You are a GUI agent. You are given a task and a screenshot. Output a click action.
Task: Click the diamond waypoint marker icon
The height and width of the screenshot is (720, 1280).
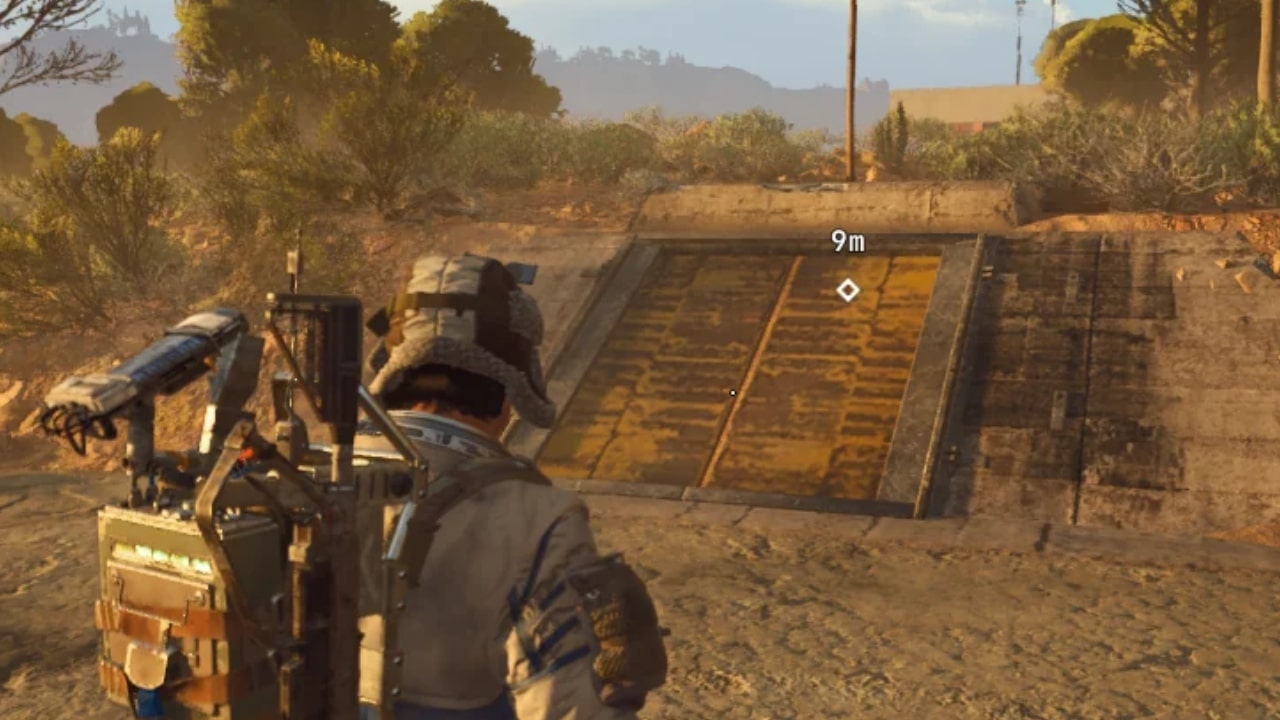pyautogui.click(x=849, y=289)
